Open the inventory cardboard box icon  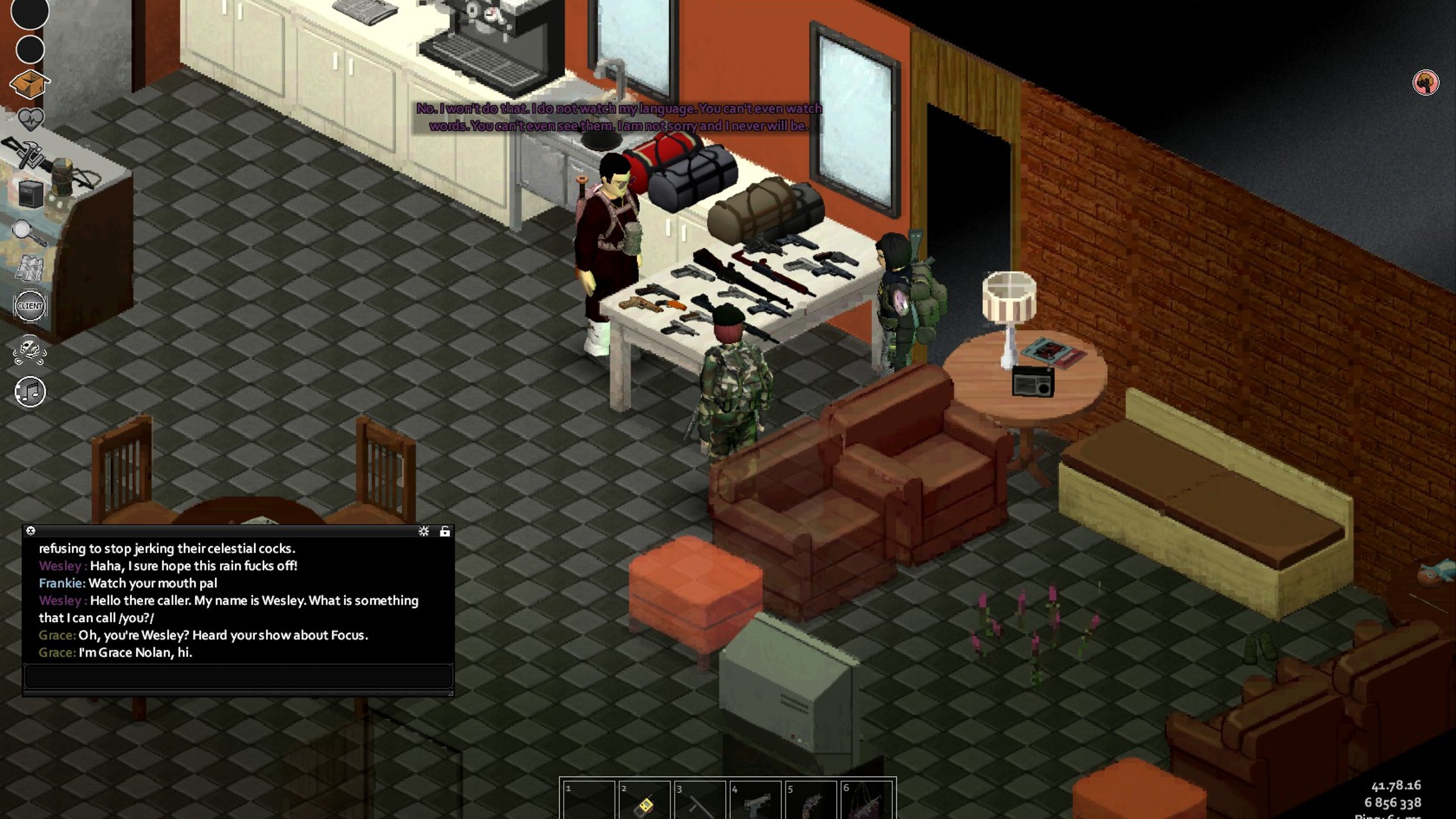click(x=29, y=84)
